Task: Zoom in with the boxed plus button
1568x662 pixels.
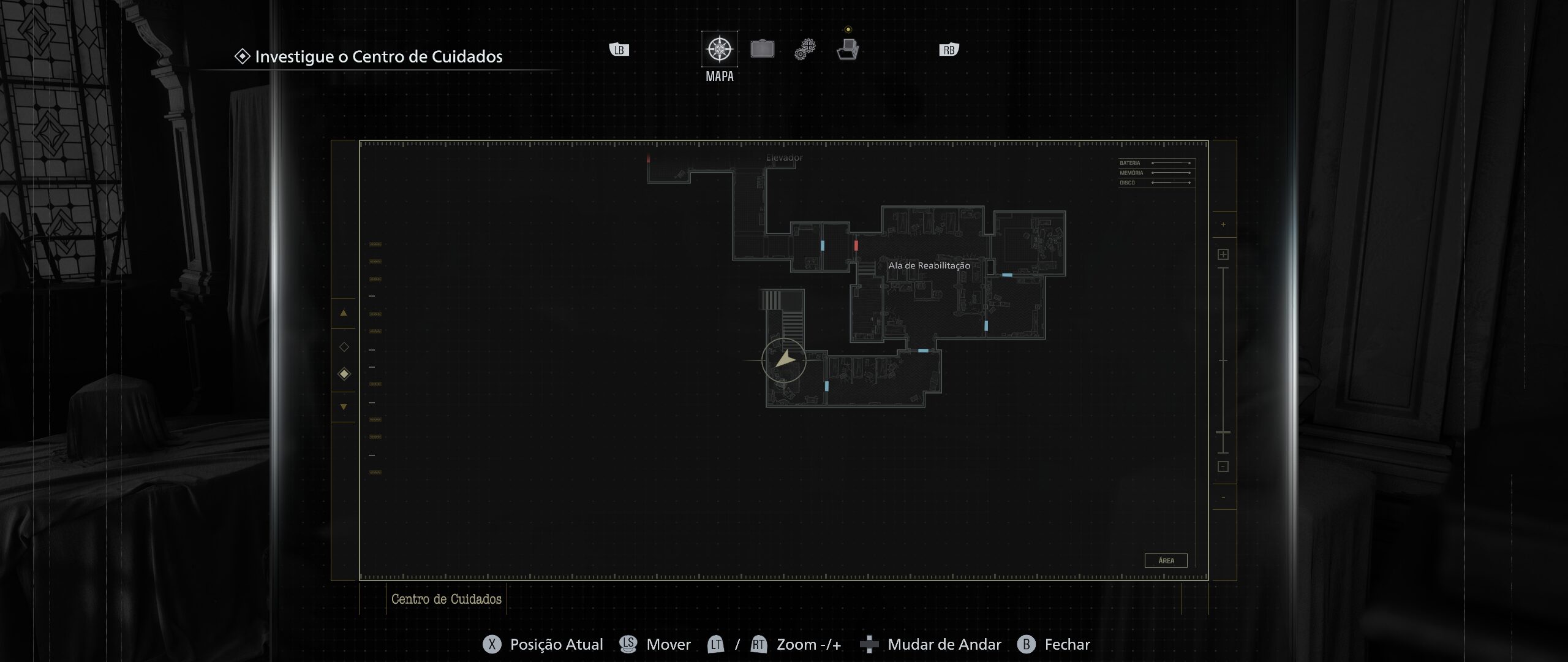Action: (x=1223, y=254)
